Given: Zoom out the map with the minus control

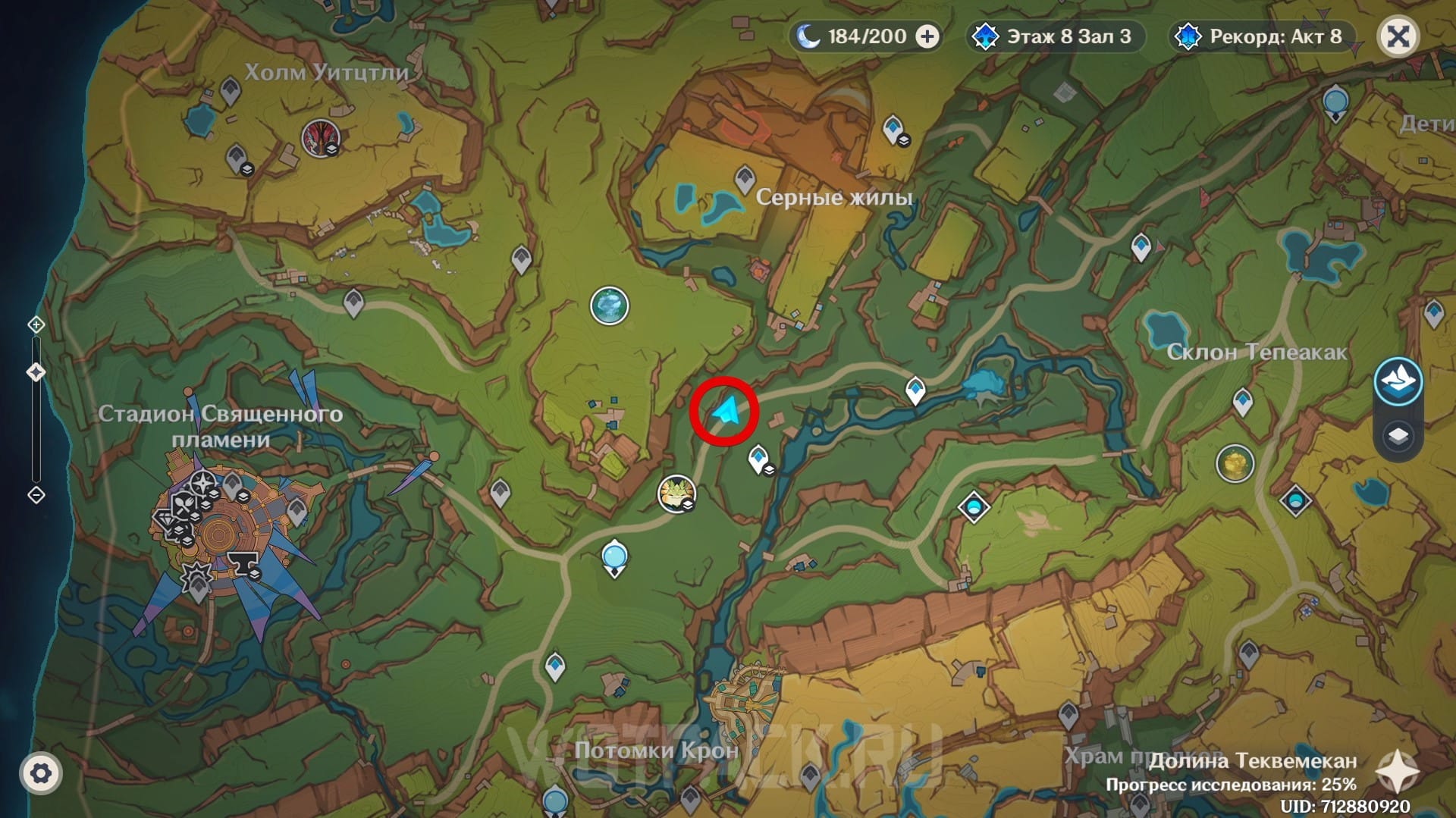Looking at the screenshot, I should pos(36,495).
